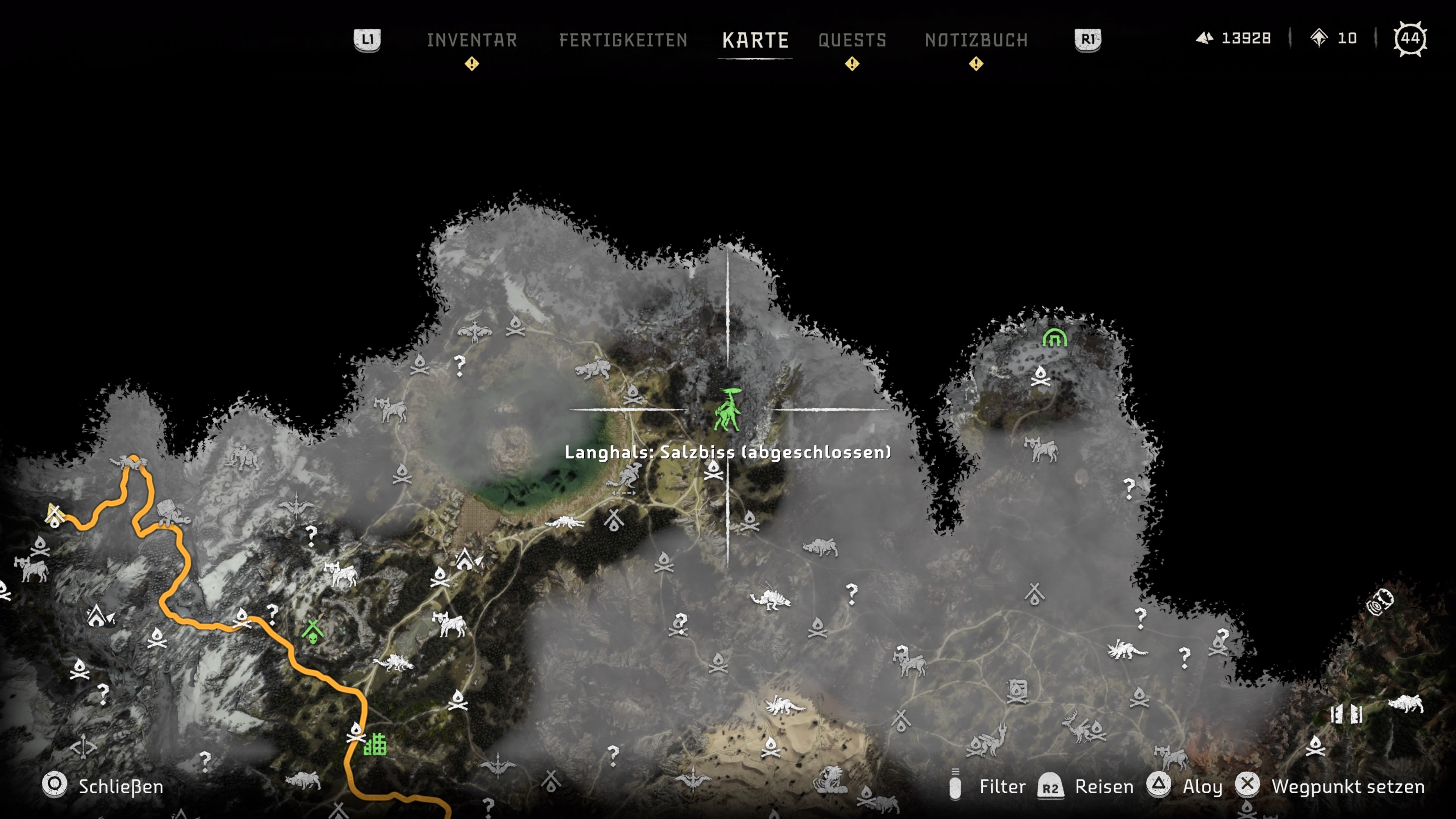The height and width of the screenshot is (819, 1456).
Task: Select the Karte tab
Action: [x=755, y=40]
